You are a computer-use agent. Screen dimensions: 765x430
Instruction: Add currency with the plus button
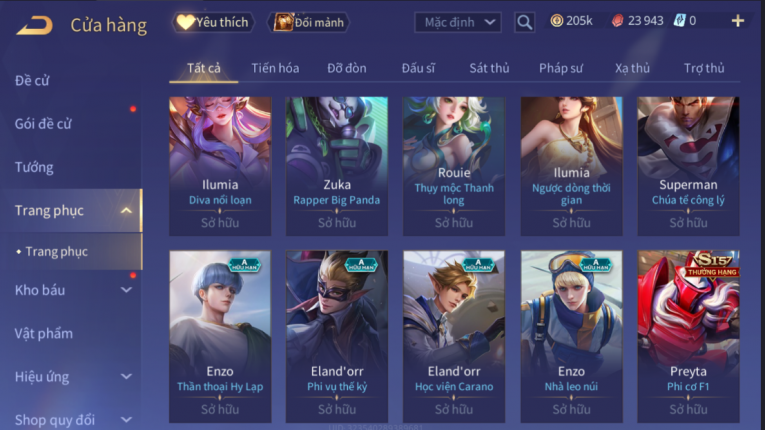click(x=738, y=21)
